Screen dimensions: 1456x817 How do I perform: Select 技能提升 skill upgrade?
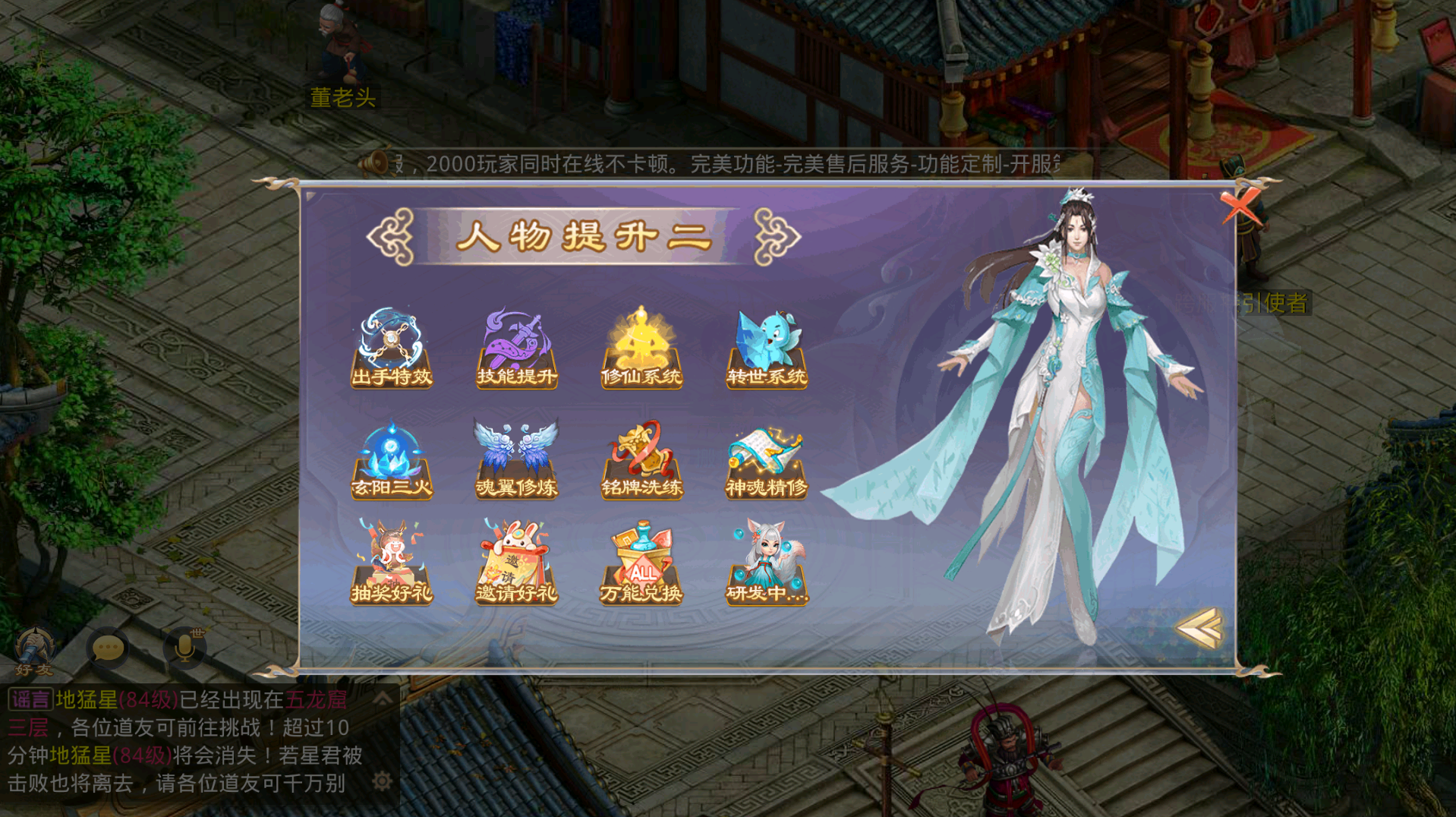[x=517, y=349]
